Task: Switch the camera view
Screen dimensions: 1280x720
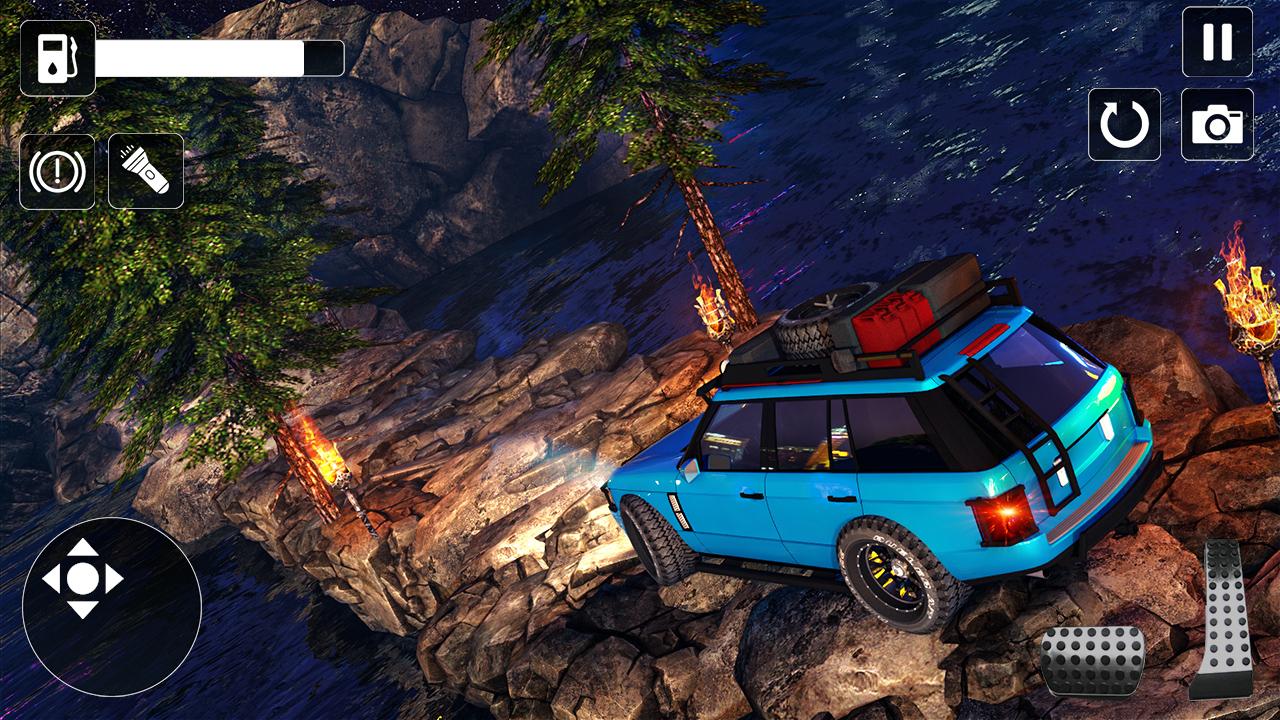Action: (1217, 124)
